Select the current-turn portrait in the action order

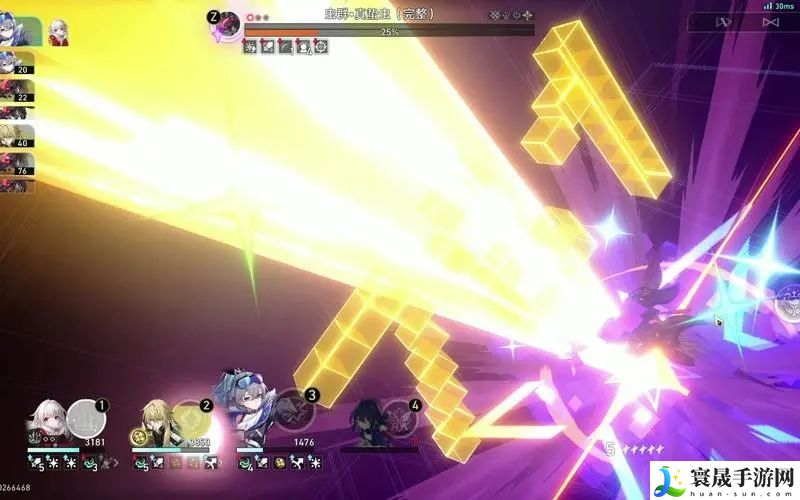[x=22, y=30]
